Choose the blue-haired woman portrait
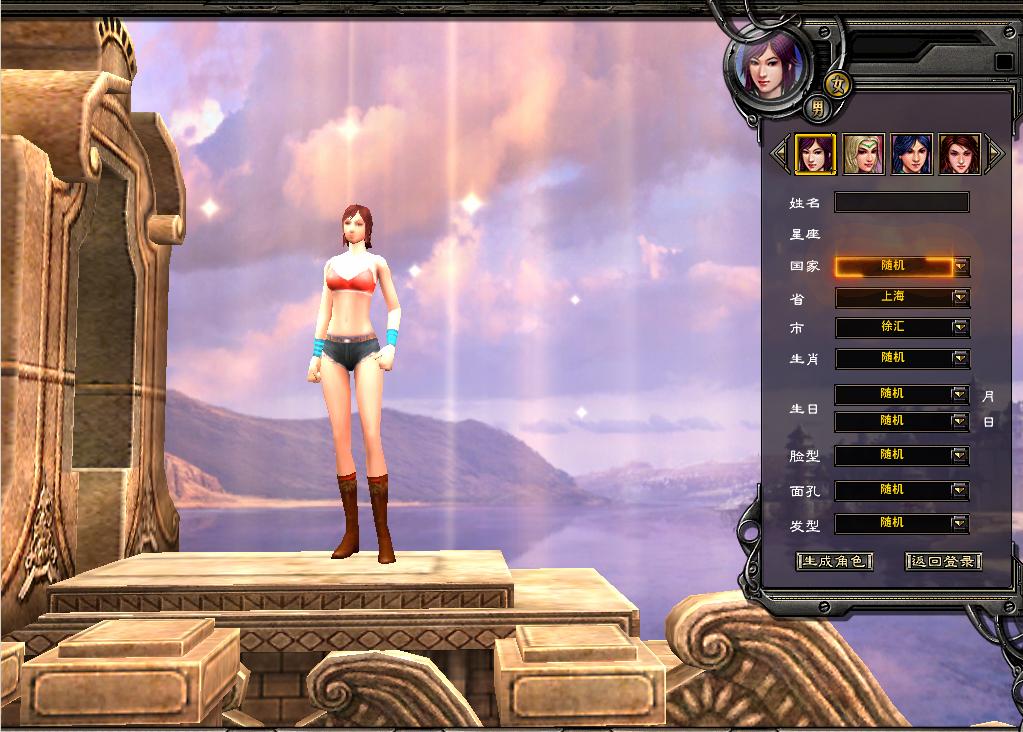1023x732 pixels. pos(911,154)
